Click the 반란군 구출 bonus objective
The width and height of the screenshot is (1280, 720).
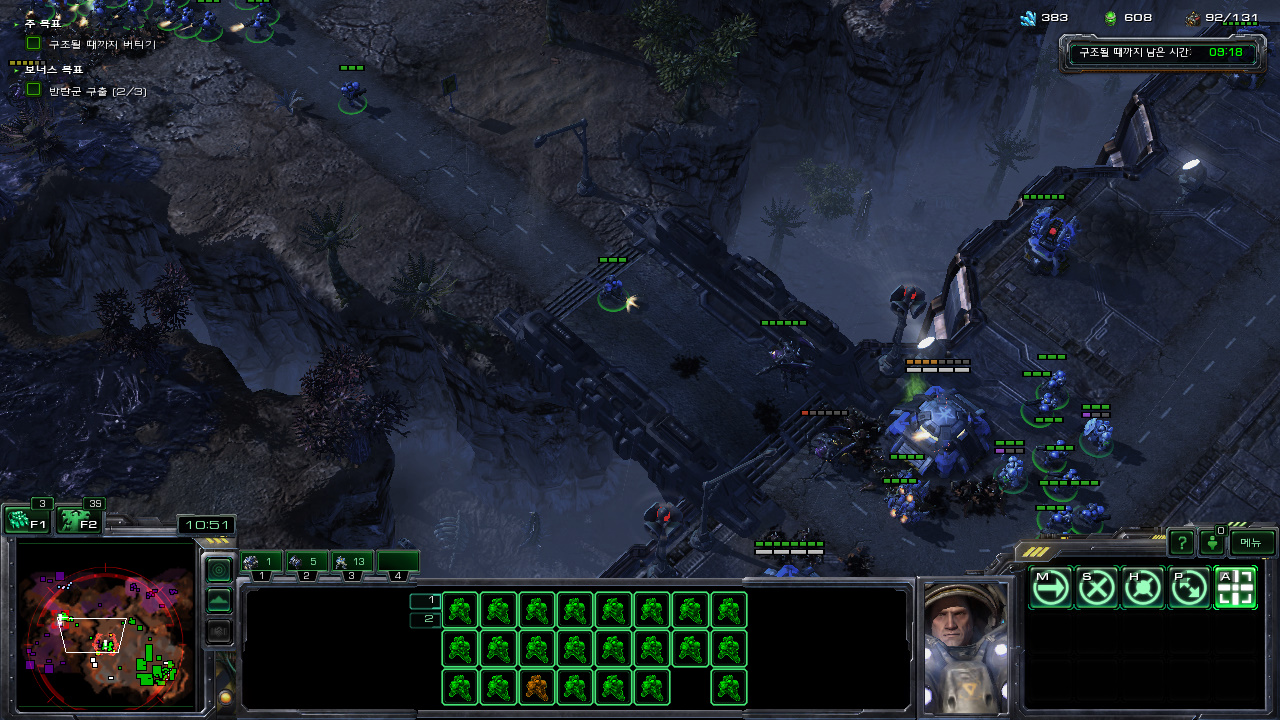point(98,91)
